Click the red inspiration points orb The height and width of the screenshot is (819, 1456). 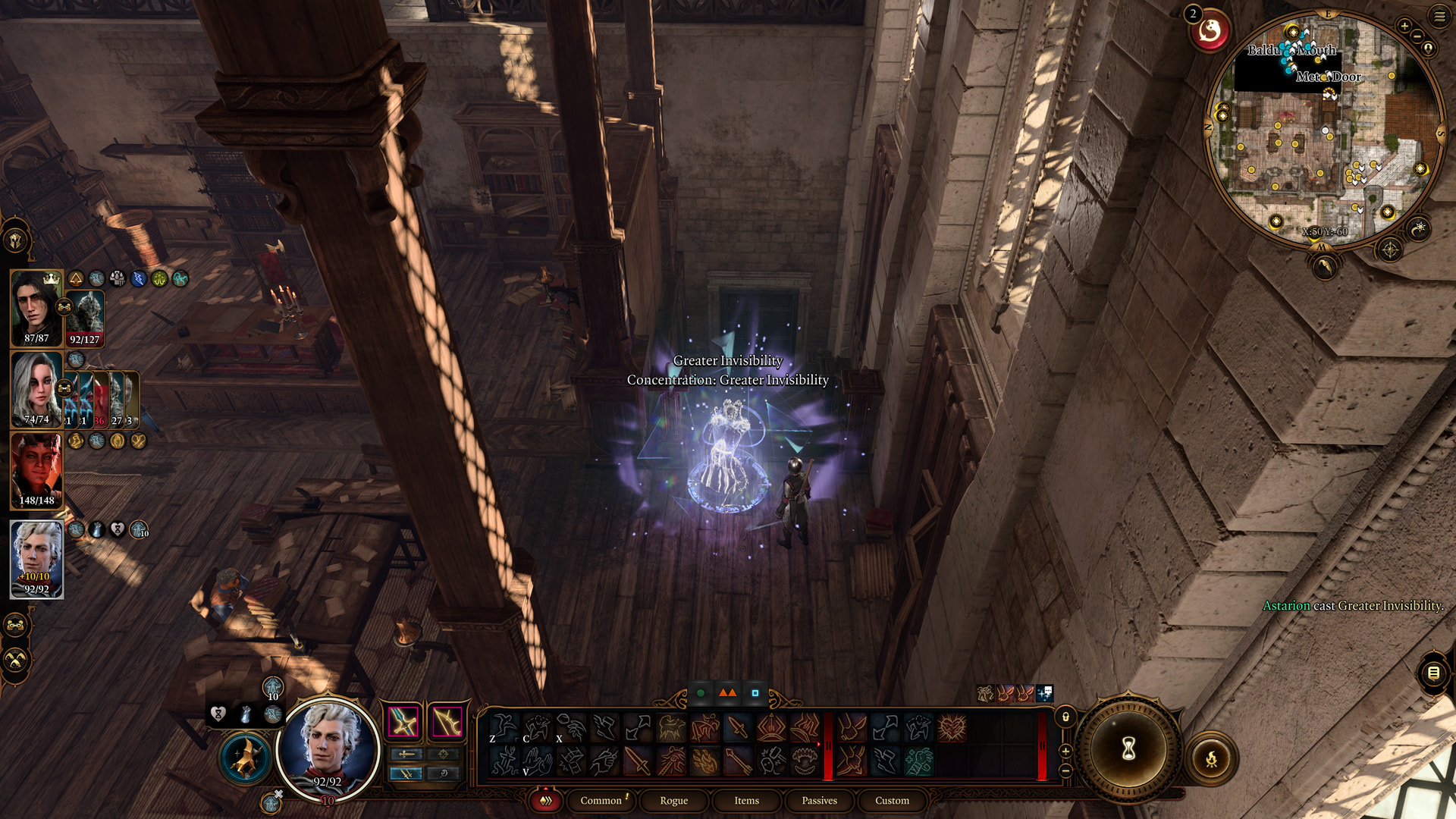1210,32
